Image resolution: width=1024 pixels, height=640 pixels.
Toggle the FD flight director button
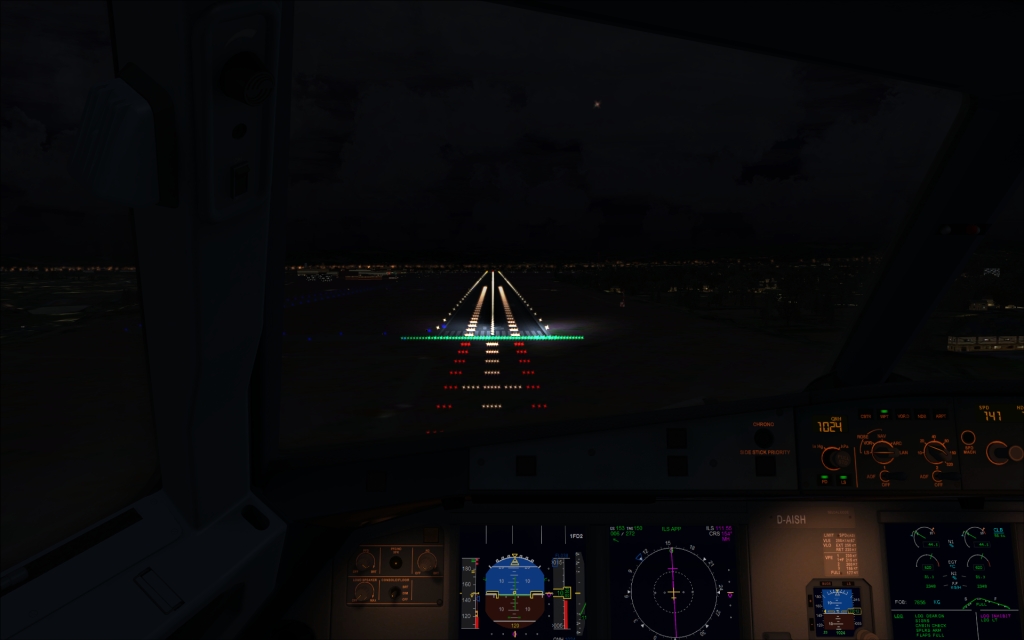click(x=825, y=479)
